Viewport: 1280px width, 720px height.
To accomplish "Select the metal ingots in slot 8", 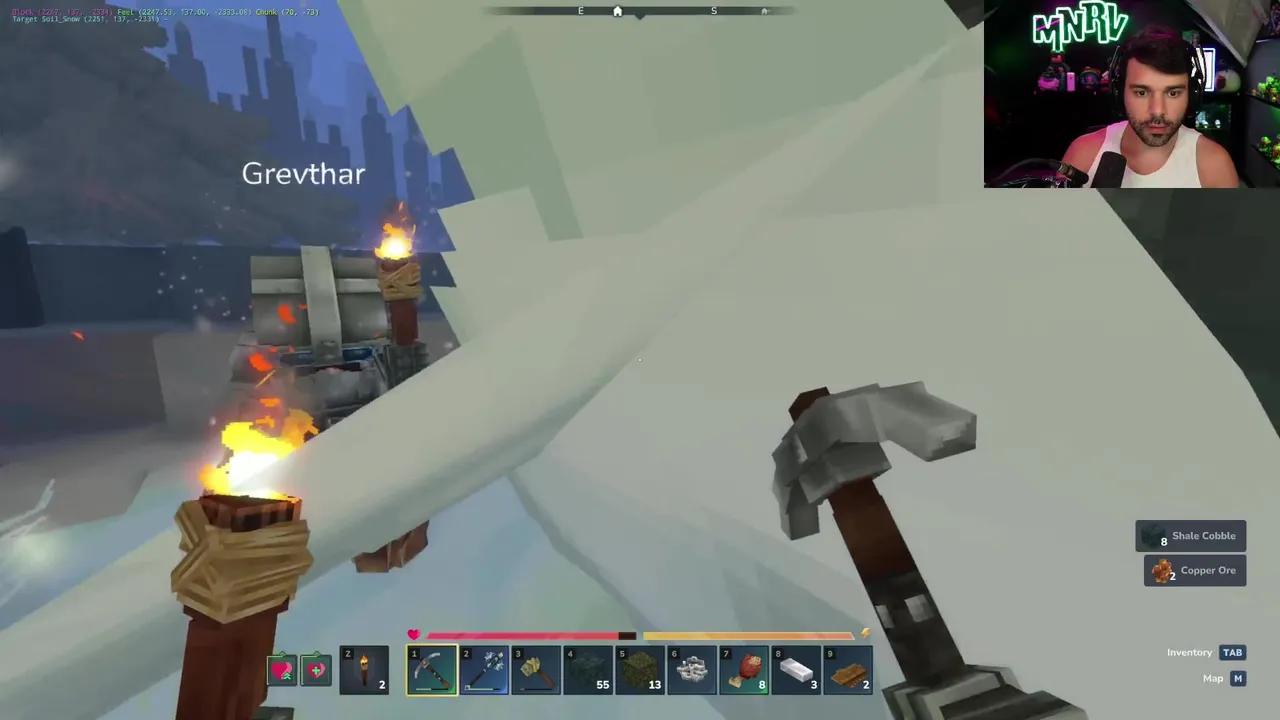I will pos(797,668).
